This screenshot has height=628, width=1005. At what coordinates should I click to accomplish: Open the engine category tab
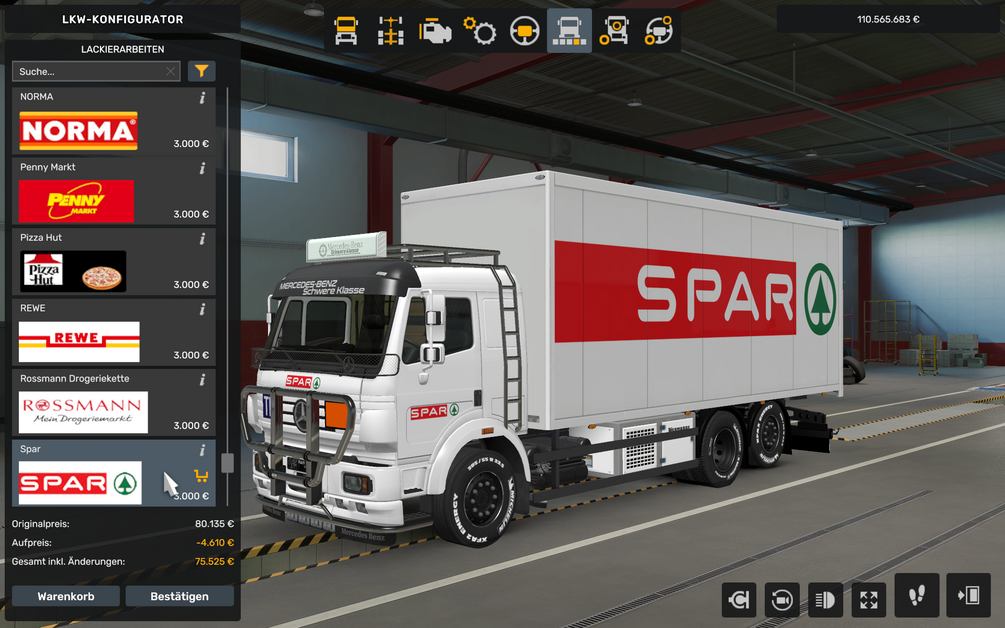435,32
